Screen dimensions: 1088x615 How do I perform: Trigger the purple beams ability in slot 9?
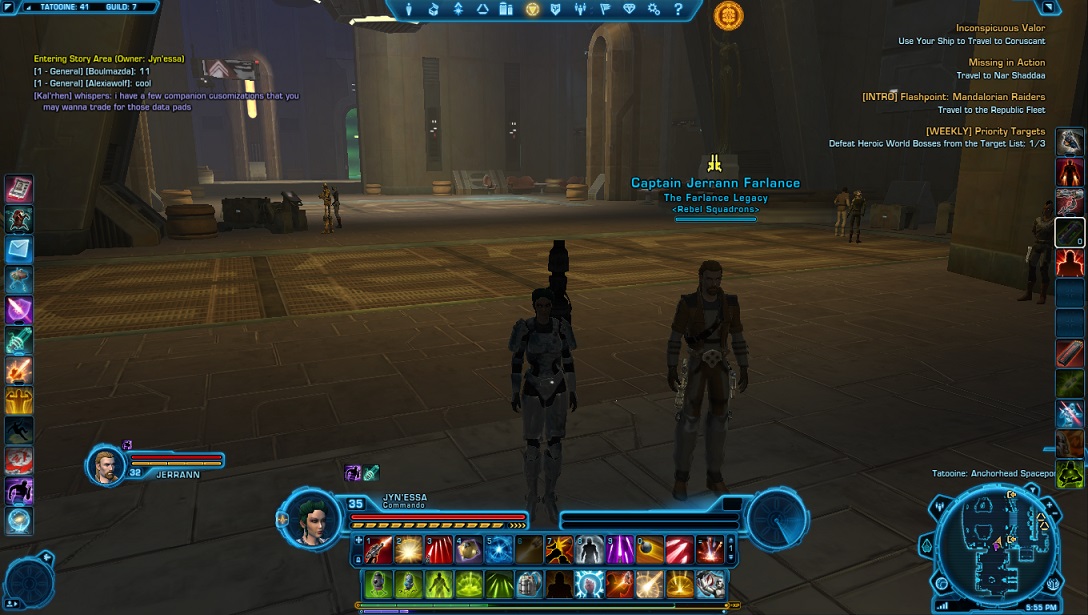(x=620, y=549)
